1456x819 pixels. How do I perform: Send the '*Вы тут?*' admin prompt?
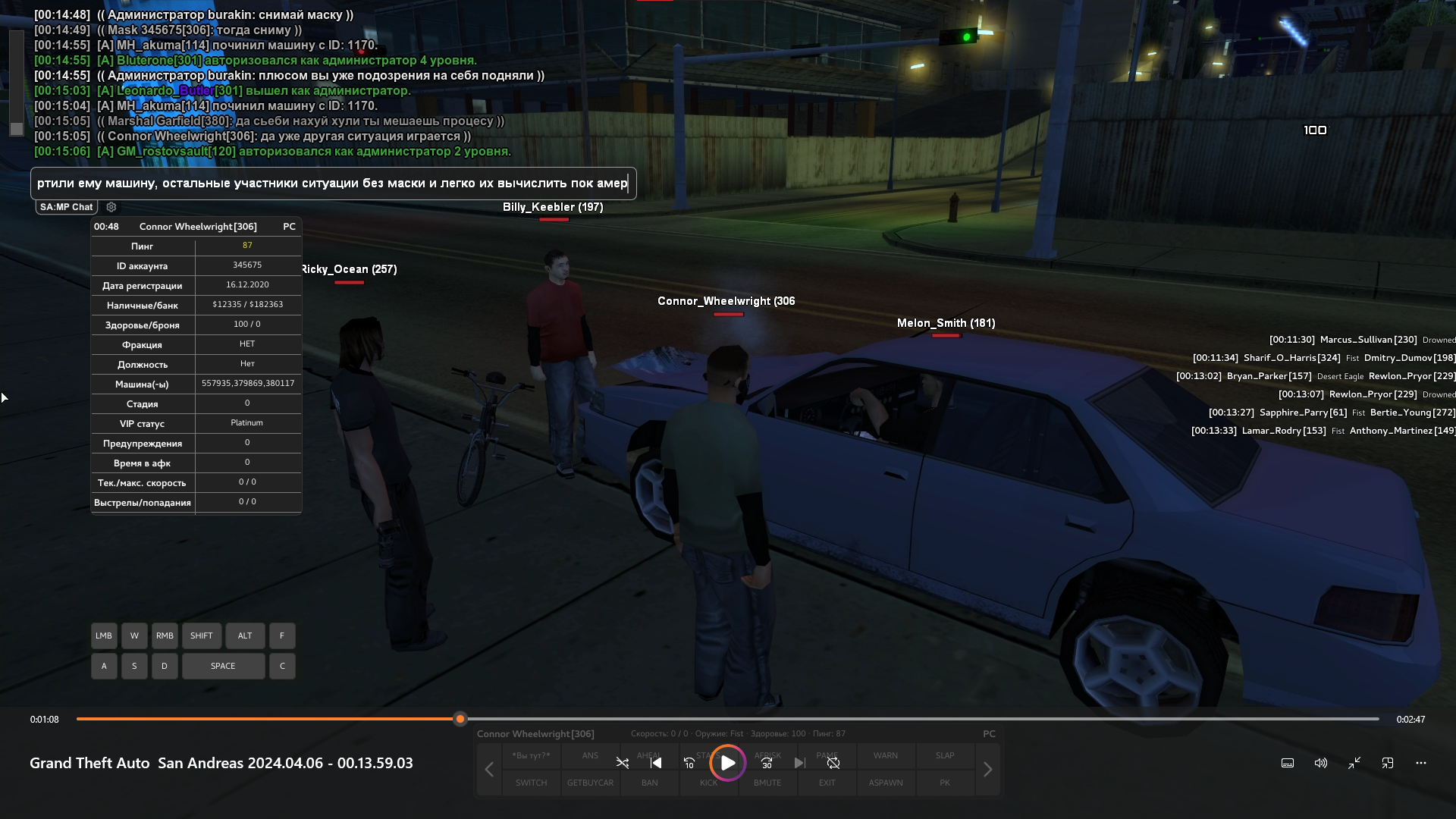click(531, 755)
